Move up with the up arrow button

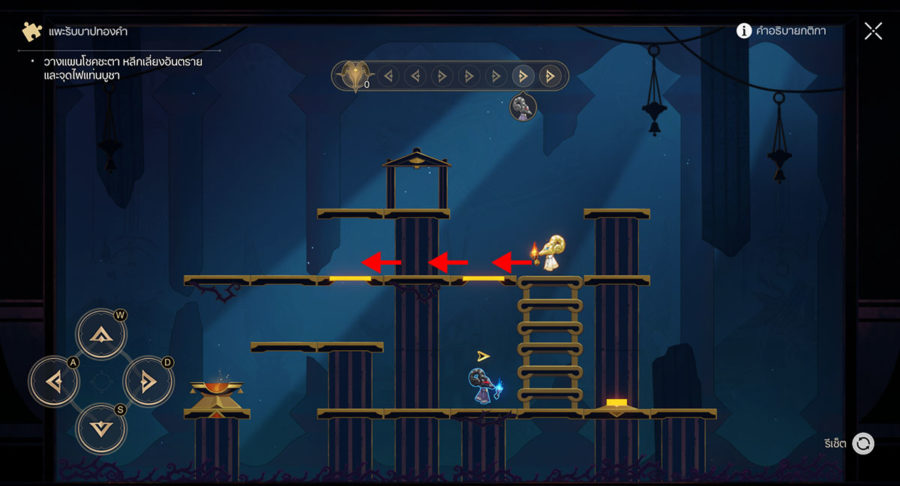102,334
